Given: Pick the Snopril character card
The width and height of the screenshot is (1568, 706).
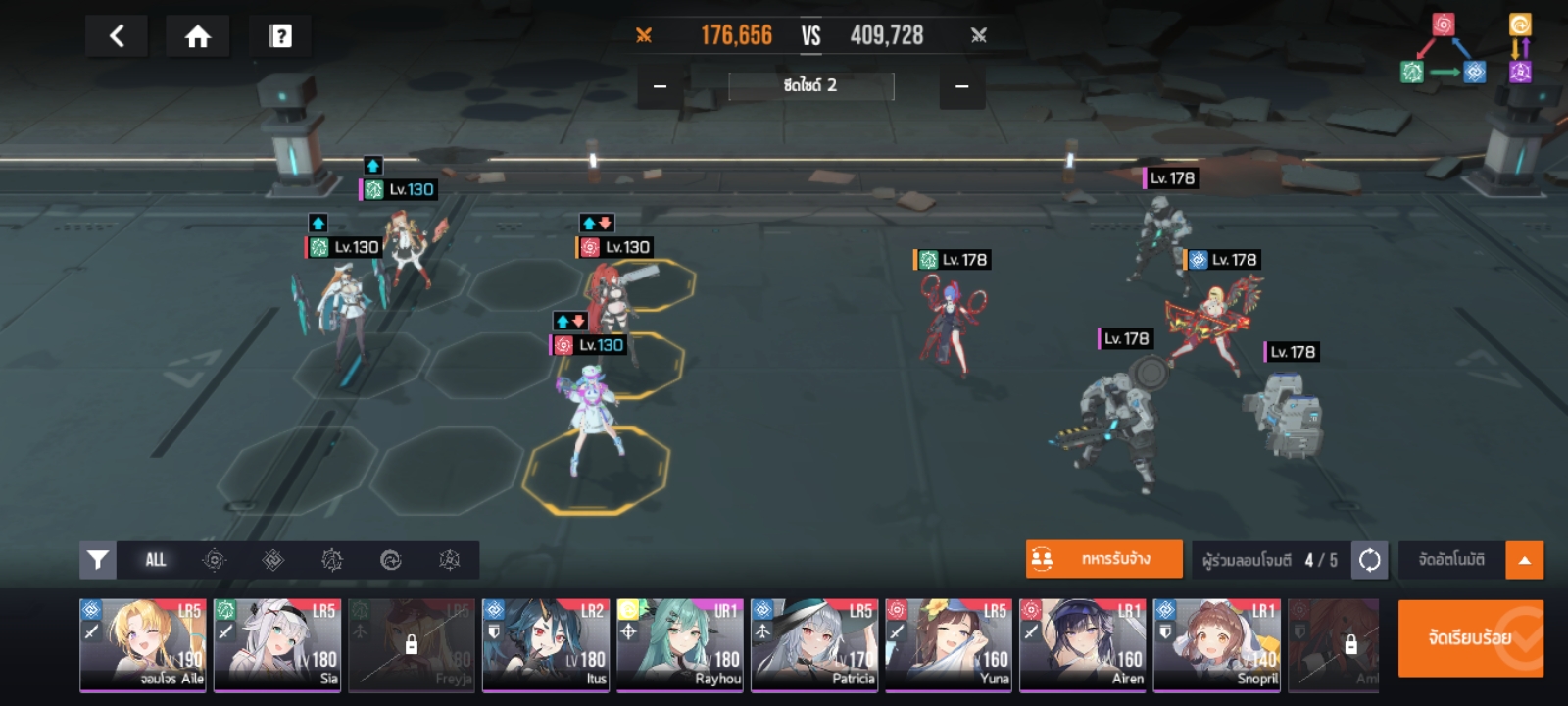Looking at the screenshot, I should coord(1217,644).
